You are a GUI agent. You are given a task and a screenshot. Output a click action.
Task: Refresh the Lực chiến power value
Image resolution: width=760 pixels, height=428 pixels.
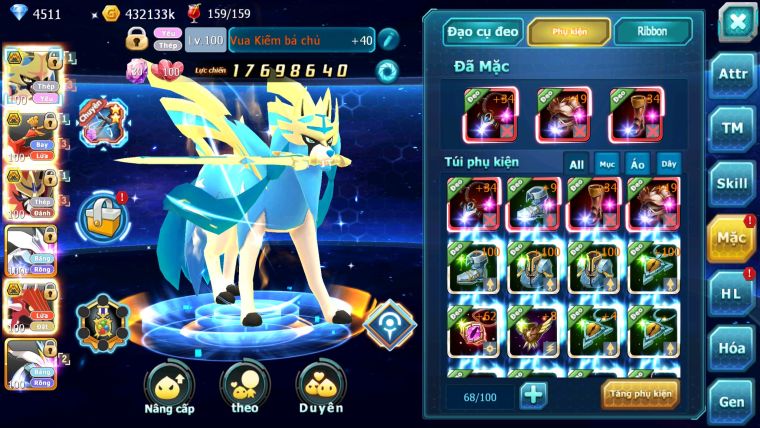click(386, 71)
